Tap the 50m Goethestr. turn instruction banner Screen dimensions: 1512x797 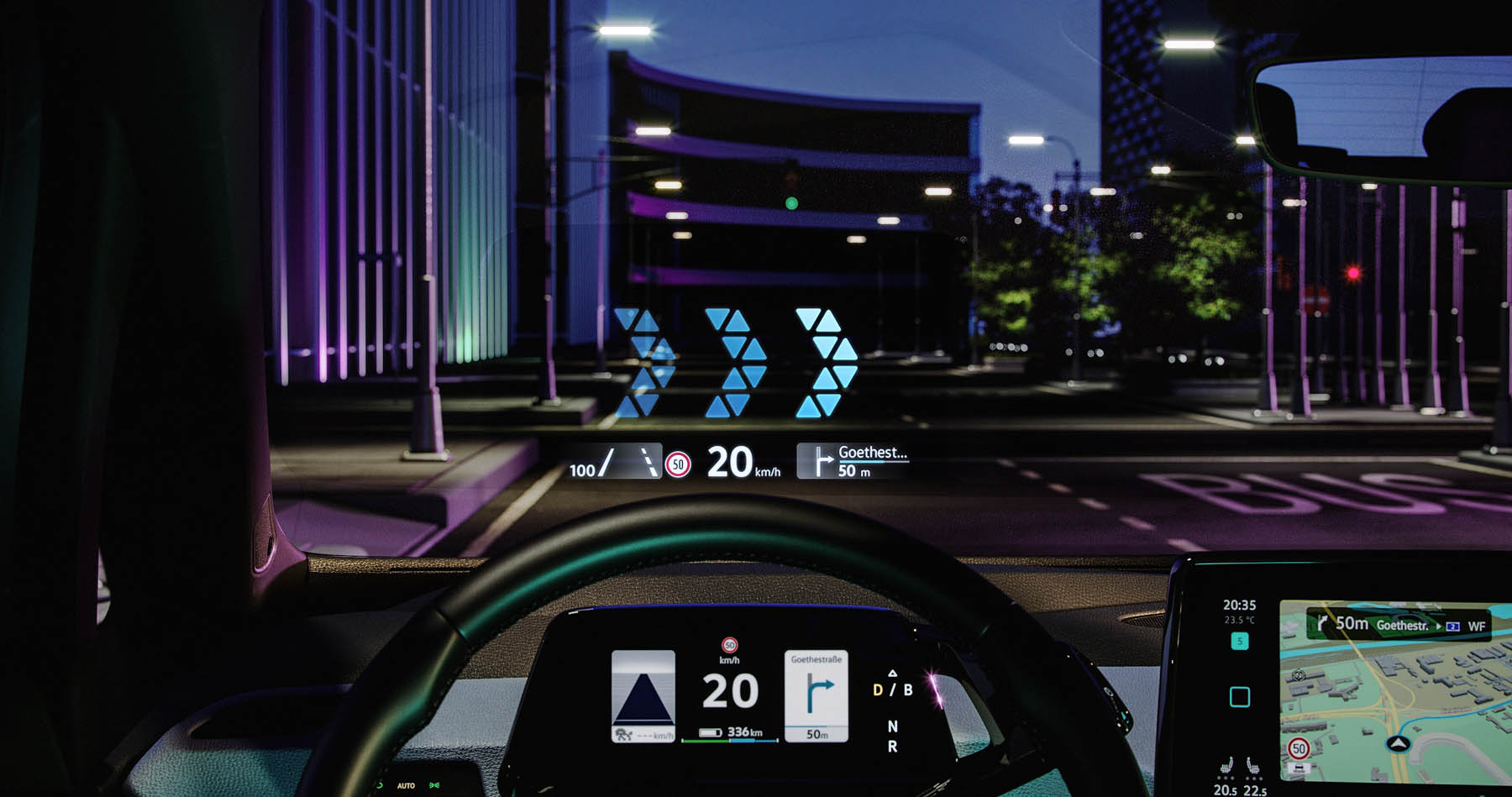1398,625
